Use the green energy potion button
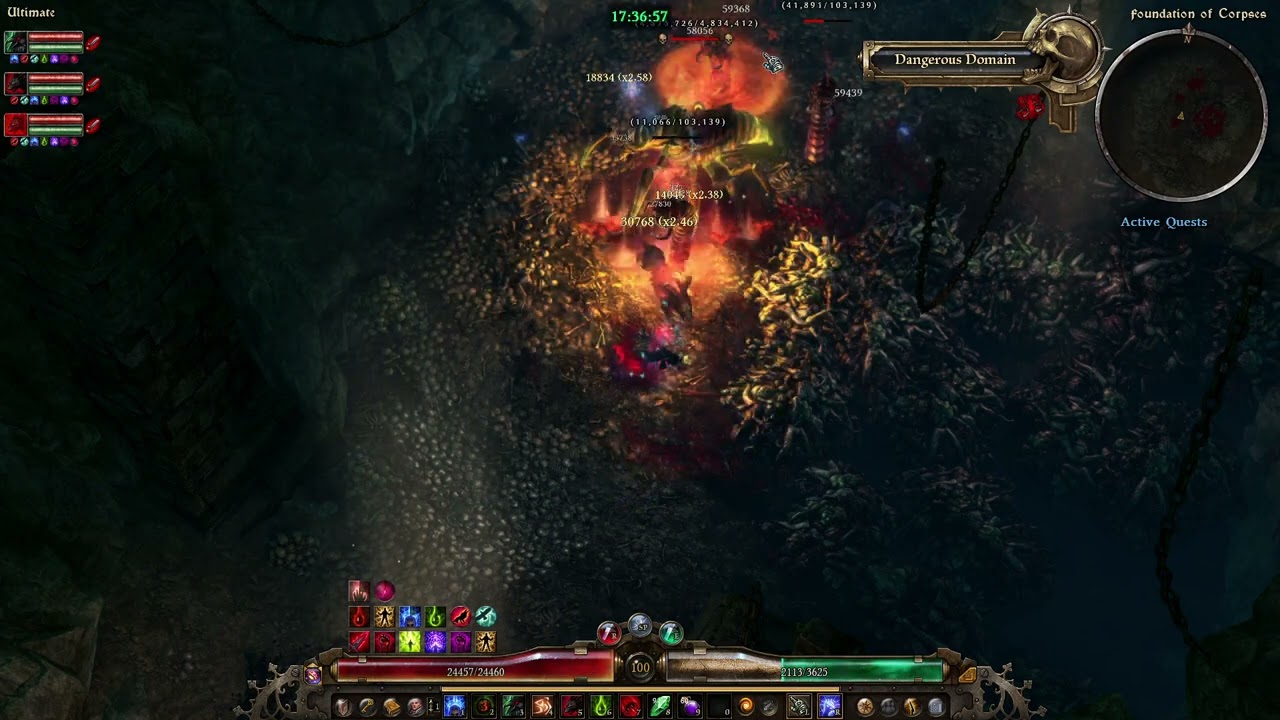Viewport: 1280px width, 720px height. pyautogui.click(x=671, y=633)
